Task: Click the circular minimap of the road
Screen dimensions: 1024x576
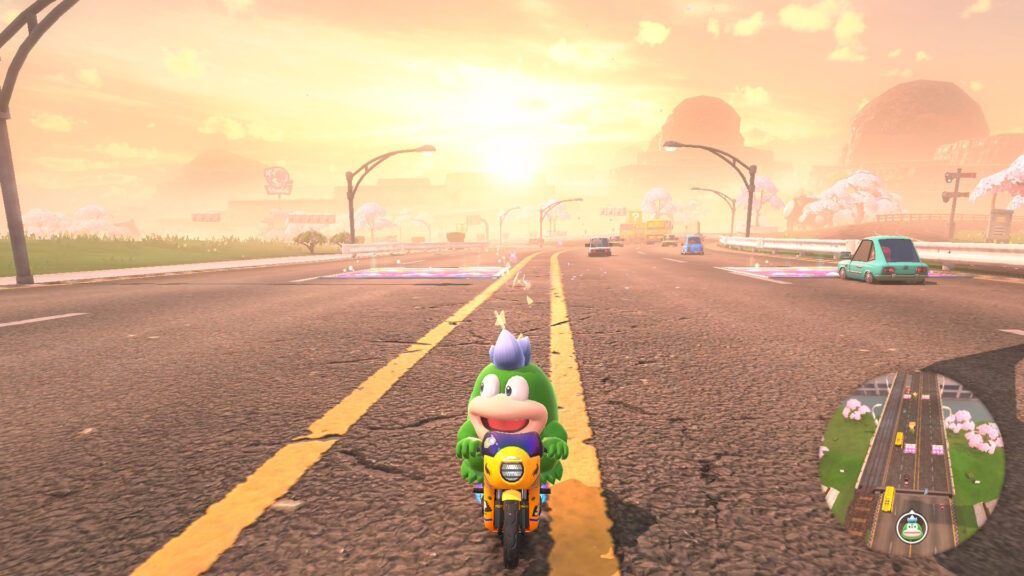Action: pyautogui.click(x=912, y=462)
